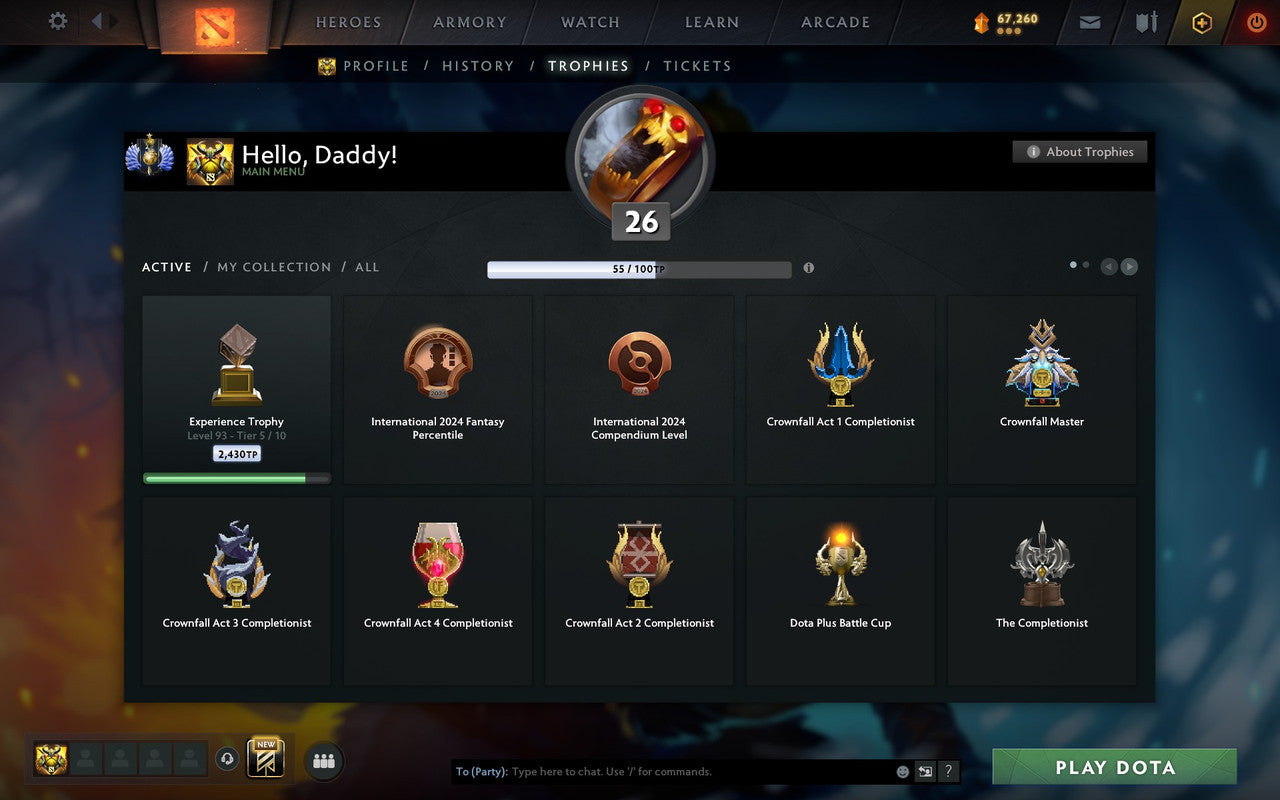The height and width of the screenshot is (800, 1280).
Task: Click the PLAY DOTA button
Action: click(1114, 767)
